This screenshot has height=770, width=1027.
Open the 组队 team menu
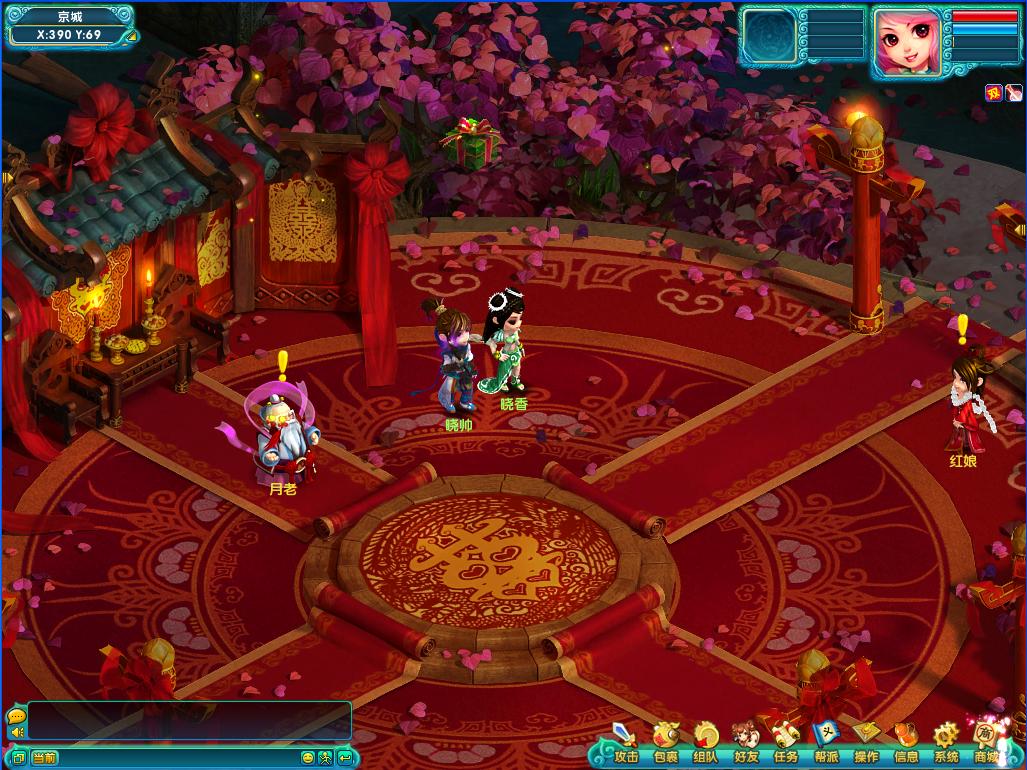pyautogui.click(x=706, y=741)
